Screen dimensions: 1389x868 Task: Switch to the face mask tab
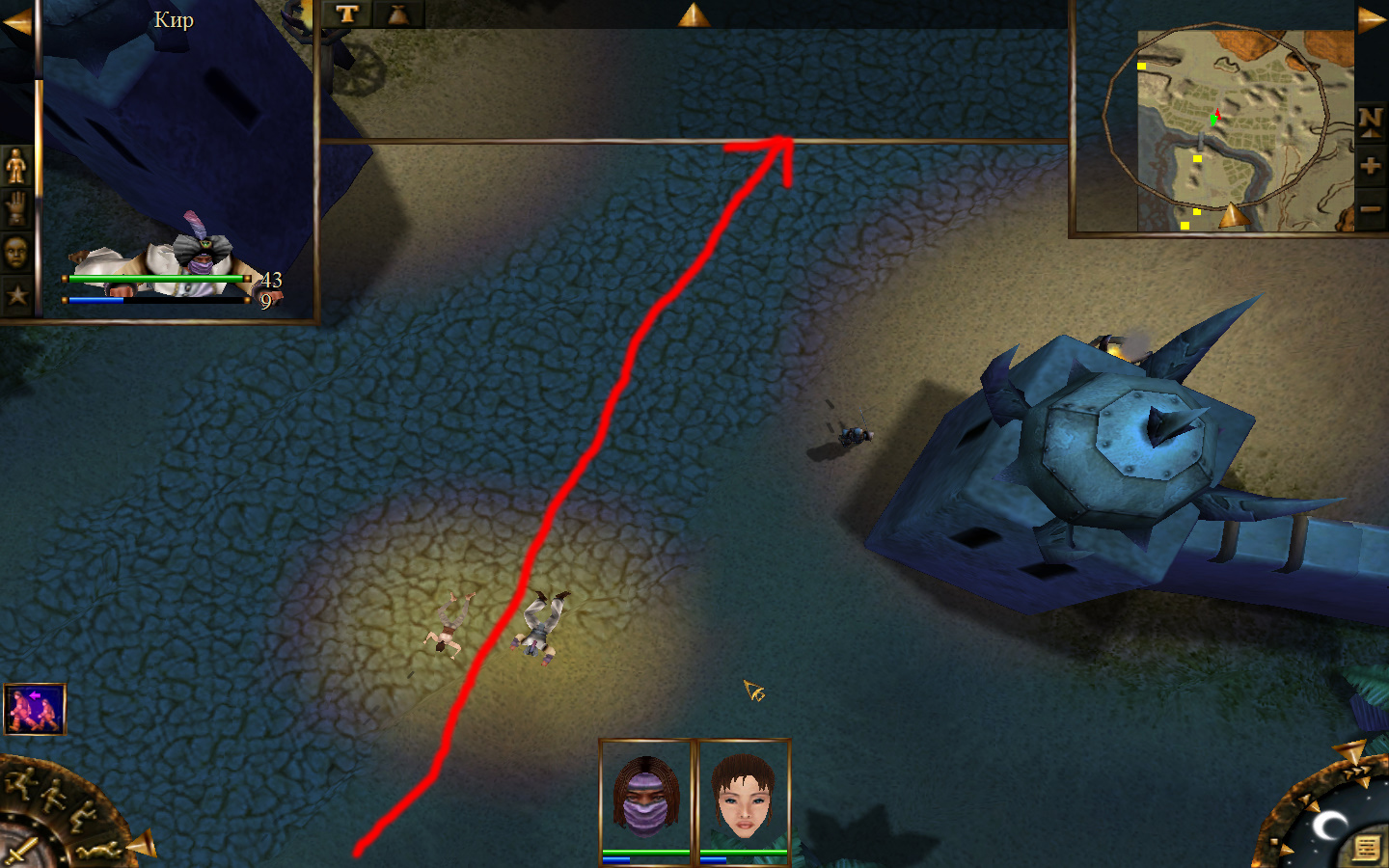(16, 252)
